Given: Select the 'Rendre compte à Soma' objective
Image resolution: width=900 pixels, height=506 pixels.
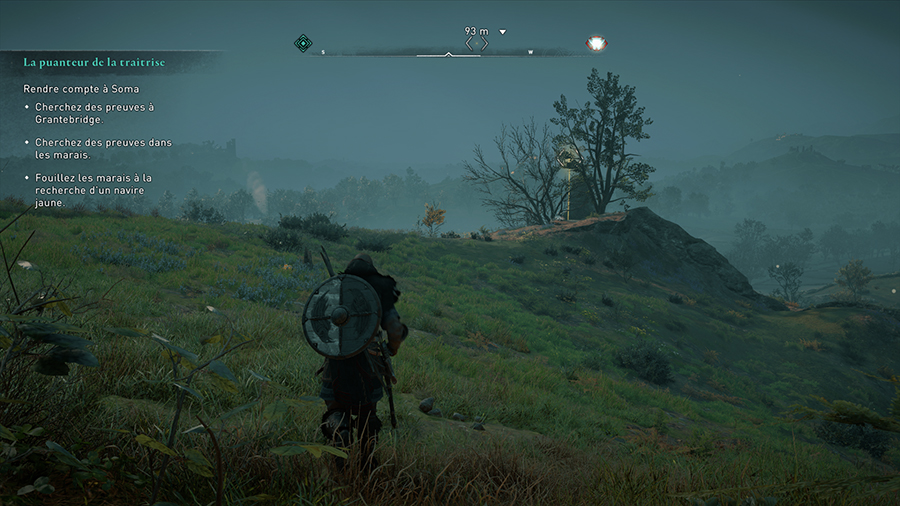Looking at the screenshot, I should click(83, 89).
